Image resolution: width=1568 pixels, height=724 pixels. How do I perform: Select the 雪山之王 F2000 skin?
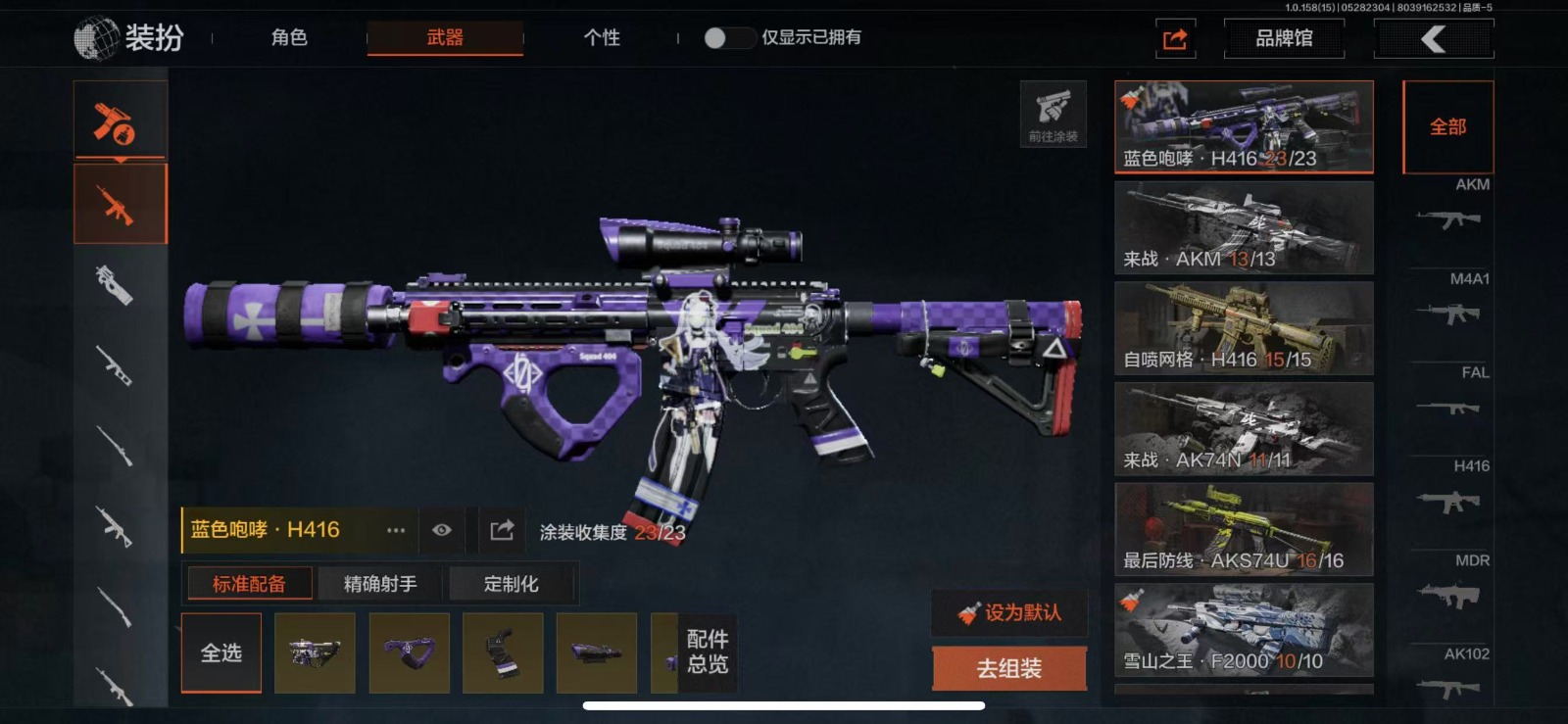tap(1243, 630)
